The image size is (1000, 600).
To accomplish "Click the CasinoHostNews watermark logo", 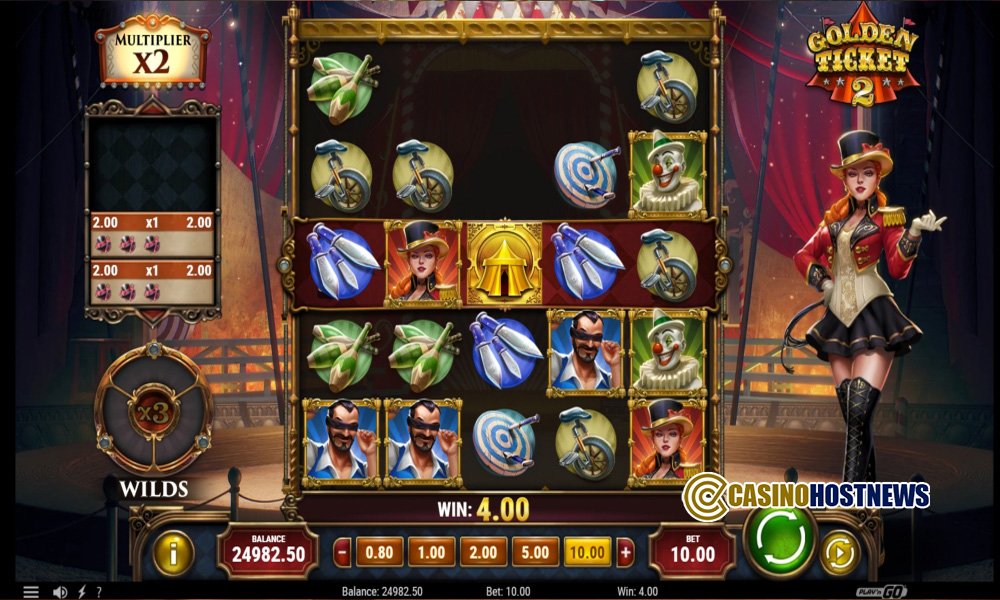I will pos(806,494).
